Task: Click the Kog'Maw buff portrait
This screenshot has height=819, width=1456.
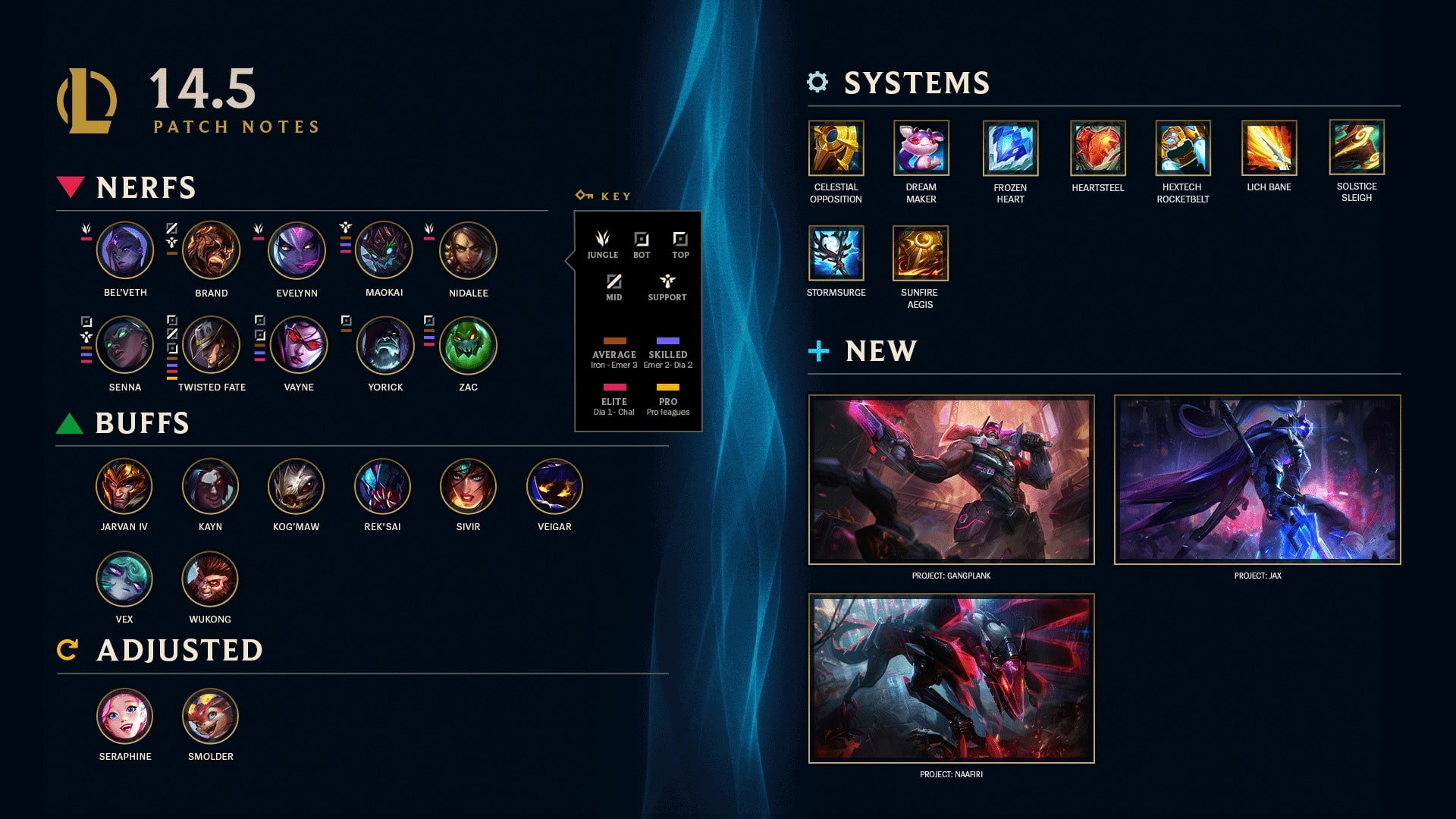Action: tap(296, 486)
